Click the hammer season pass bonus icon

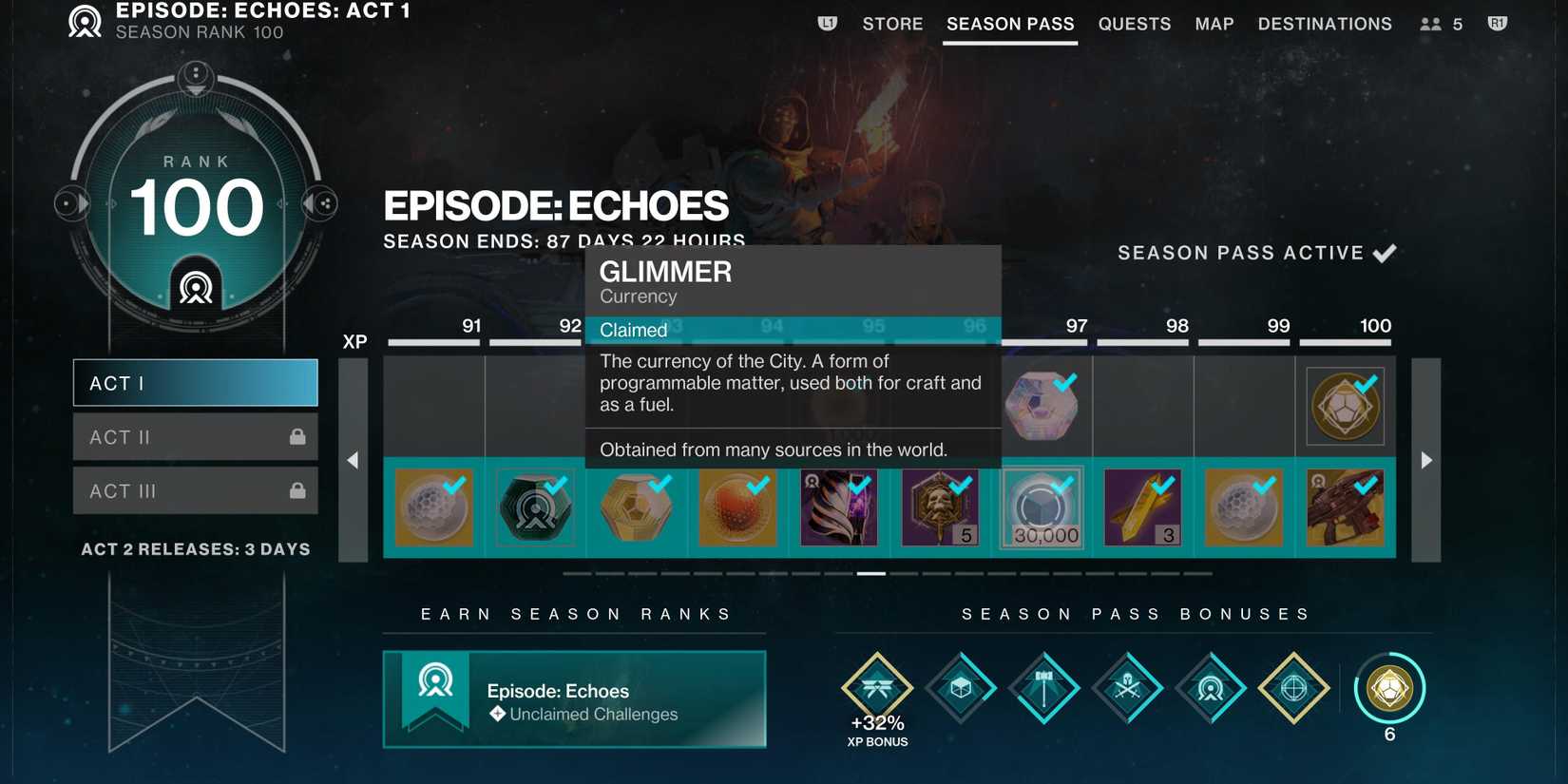coord(1043,687)
